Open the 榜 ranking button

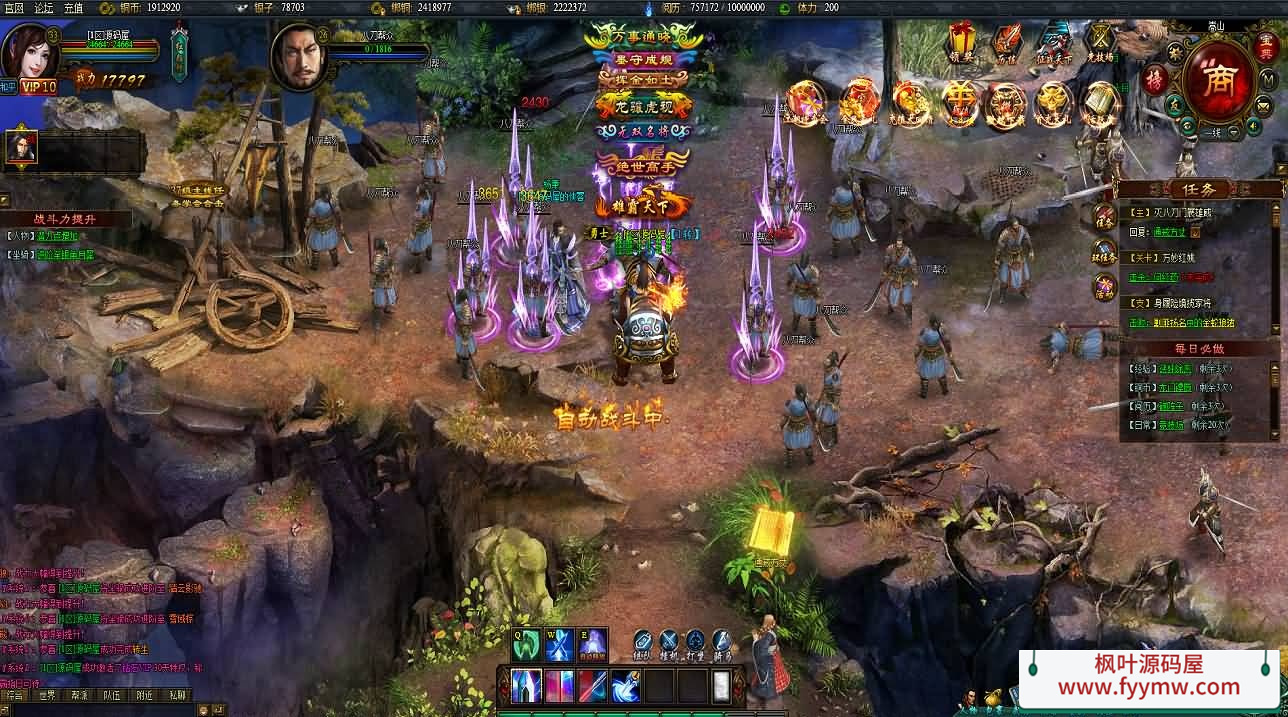coord(1156,78)
